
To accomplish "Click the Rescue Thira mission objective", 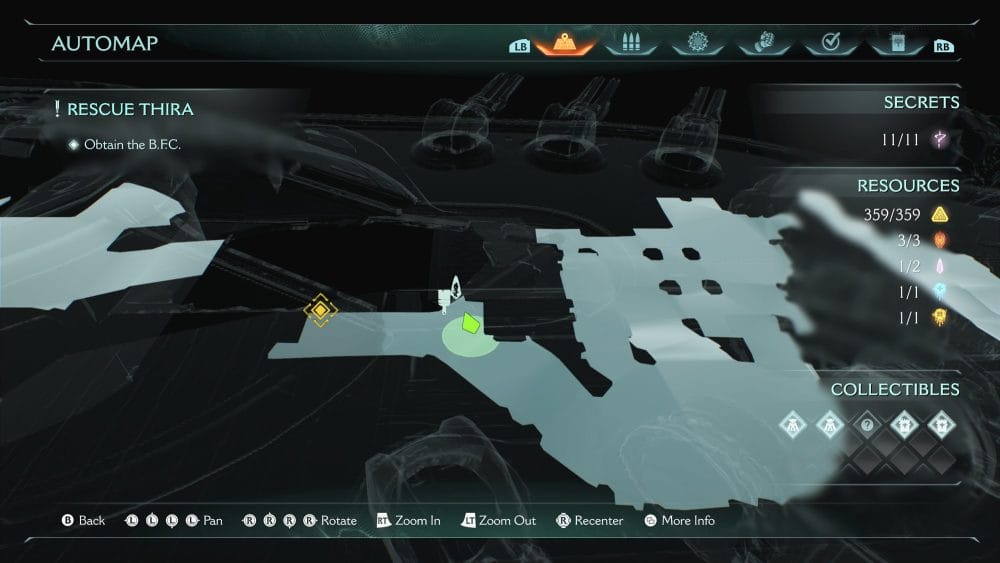I will (x=130, y=109).
